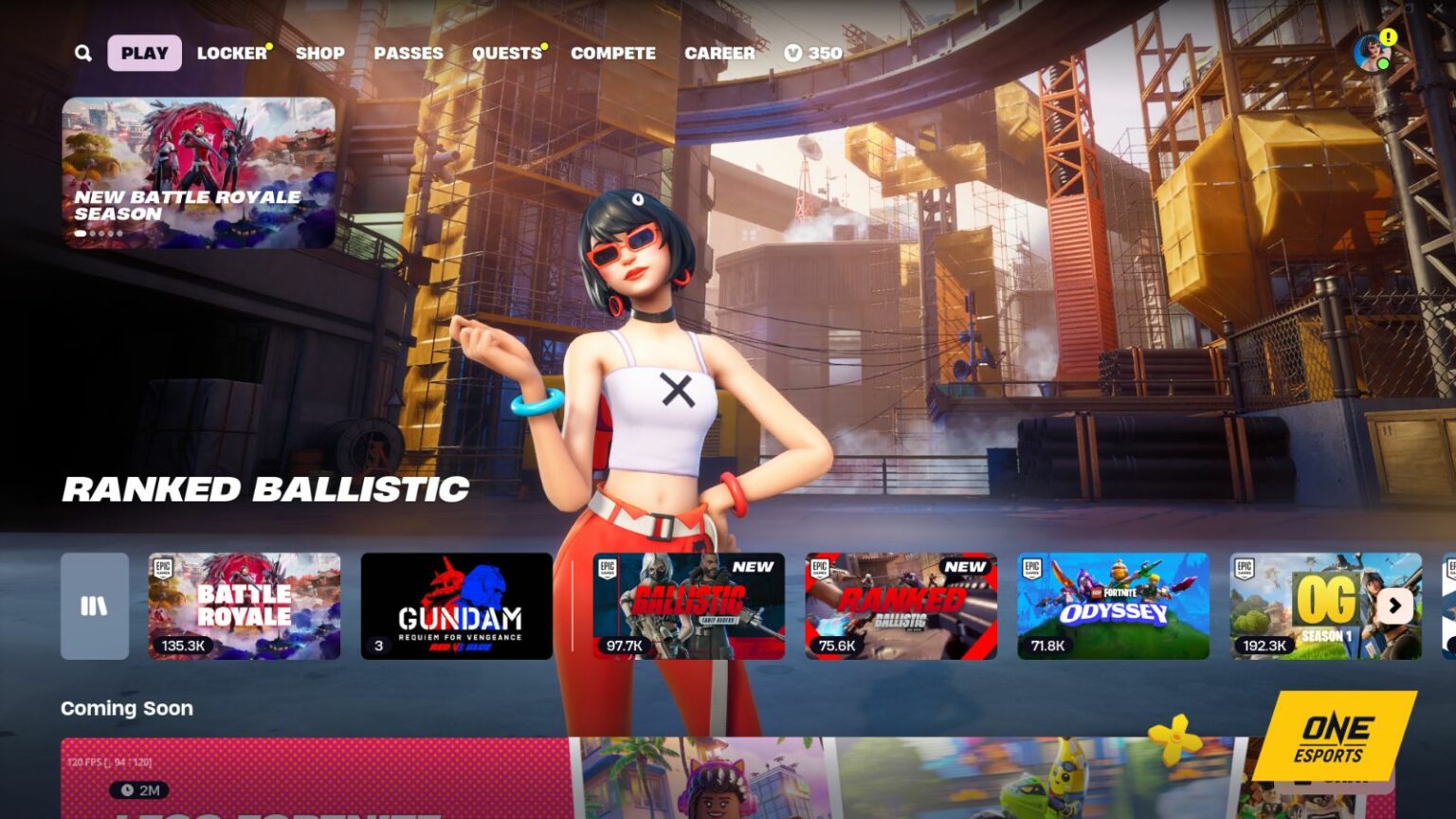Select QUESTS in the top menu
The width and height of the screenshot is (1456, 819).
[505, 53]
